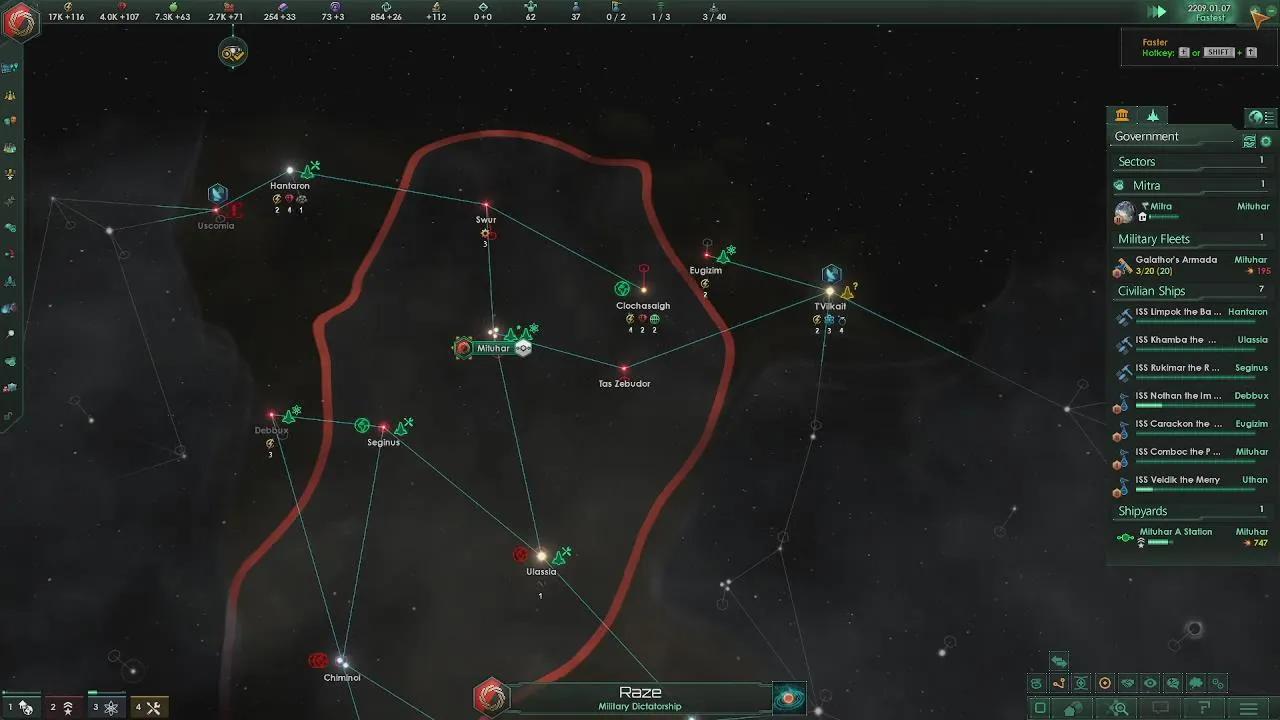This screenshot has height=720, width=1280.
Task: Switch to the outliner's government tab
Action: pos(1122,116)
